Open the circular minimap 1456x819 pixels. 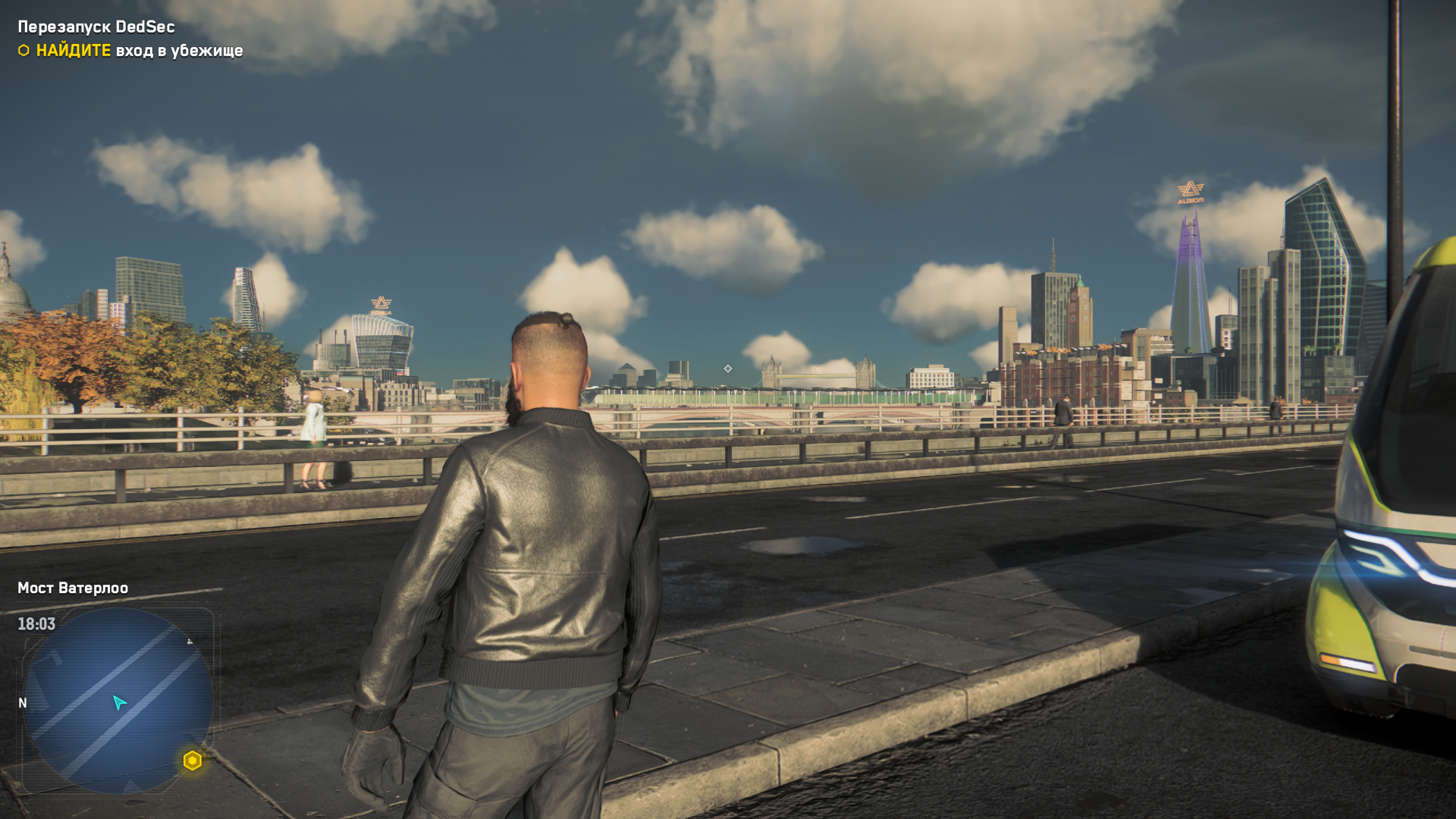[118, 700]
